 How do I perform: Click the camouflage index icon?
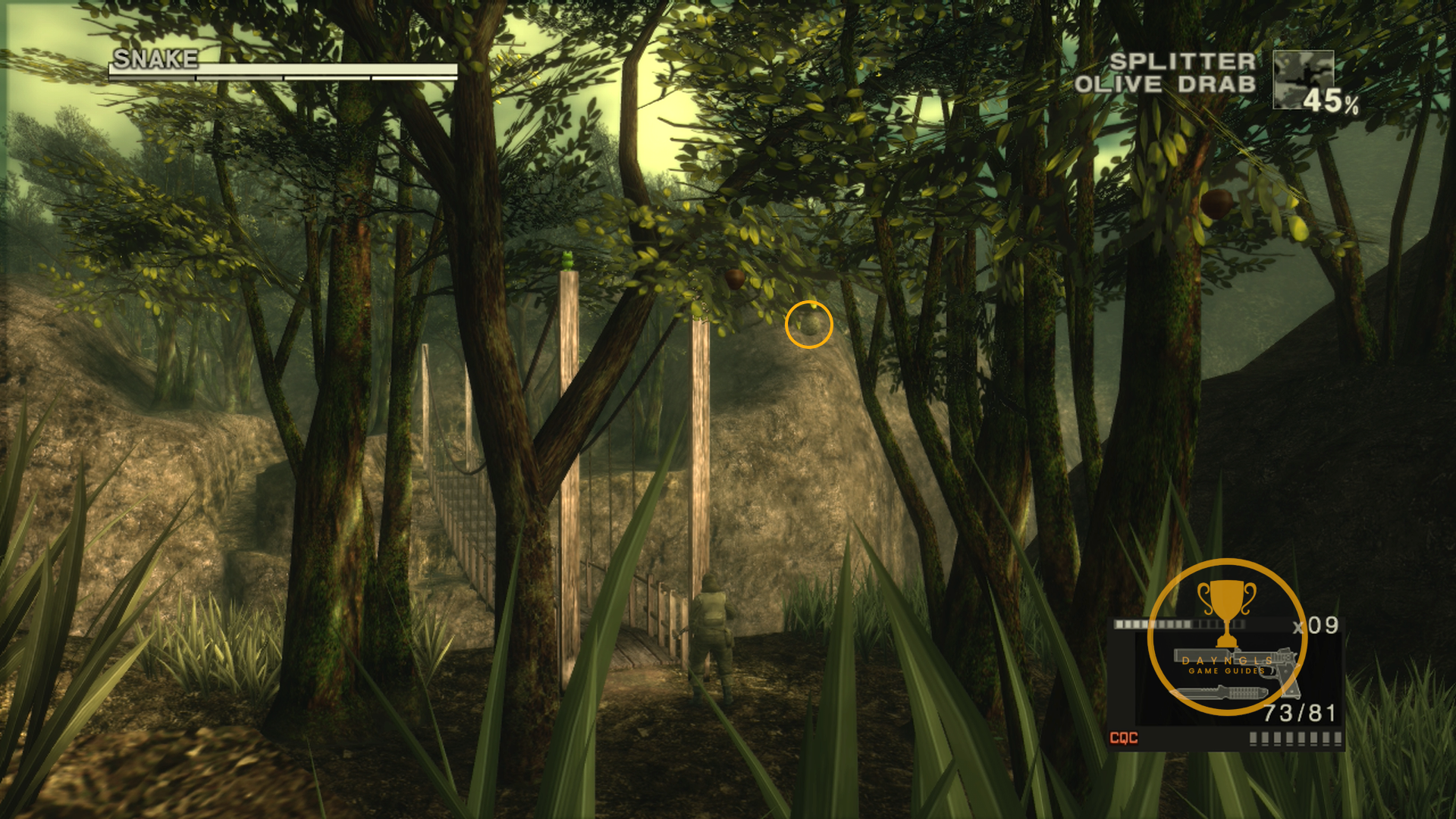[x=1303, y=80]
